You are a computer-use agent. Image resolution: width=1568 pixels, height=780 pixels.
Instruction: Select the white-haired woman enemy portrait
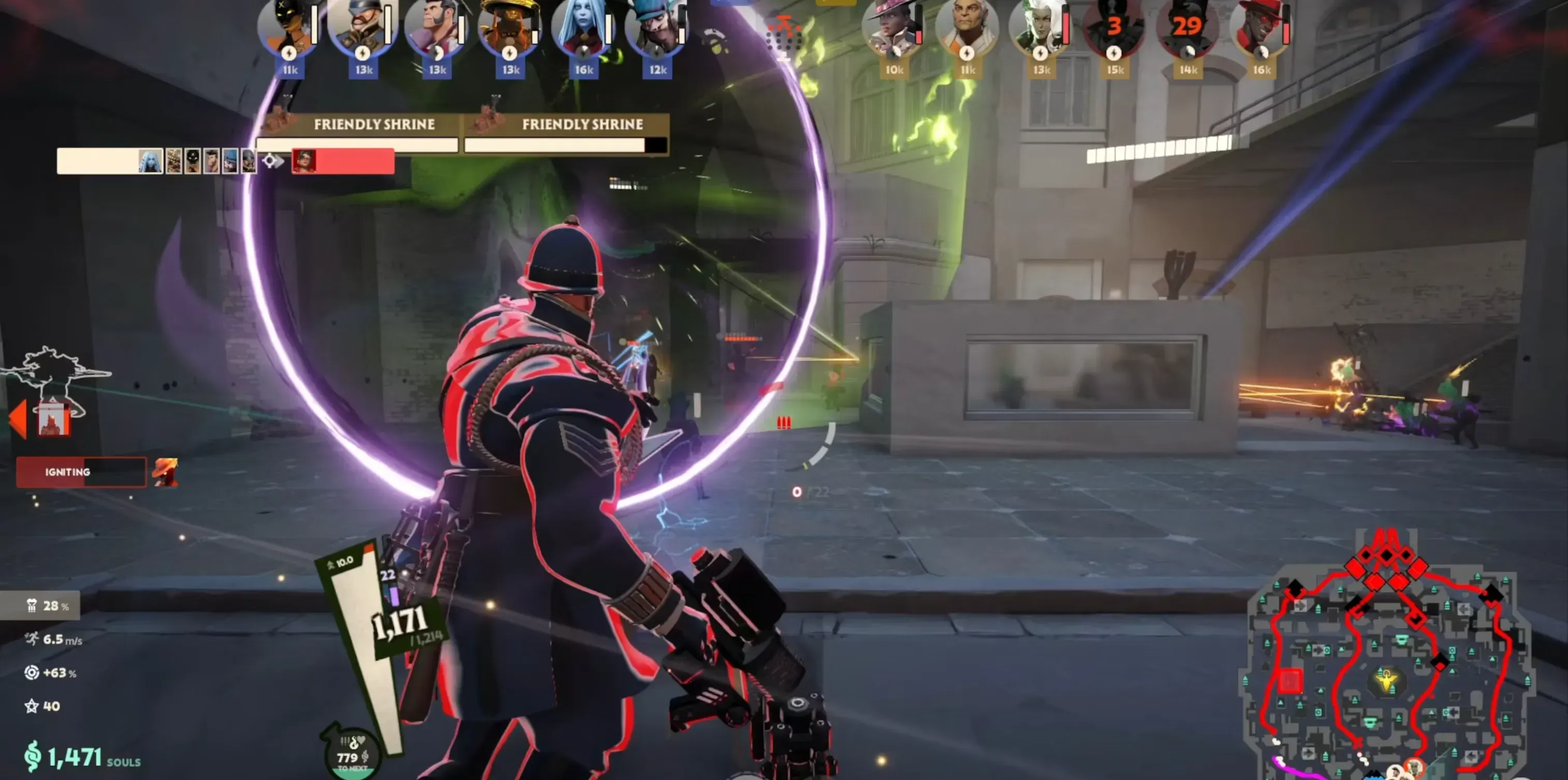(x=1040, y=27)
